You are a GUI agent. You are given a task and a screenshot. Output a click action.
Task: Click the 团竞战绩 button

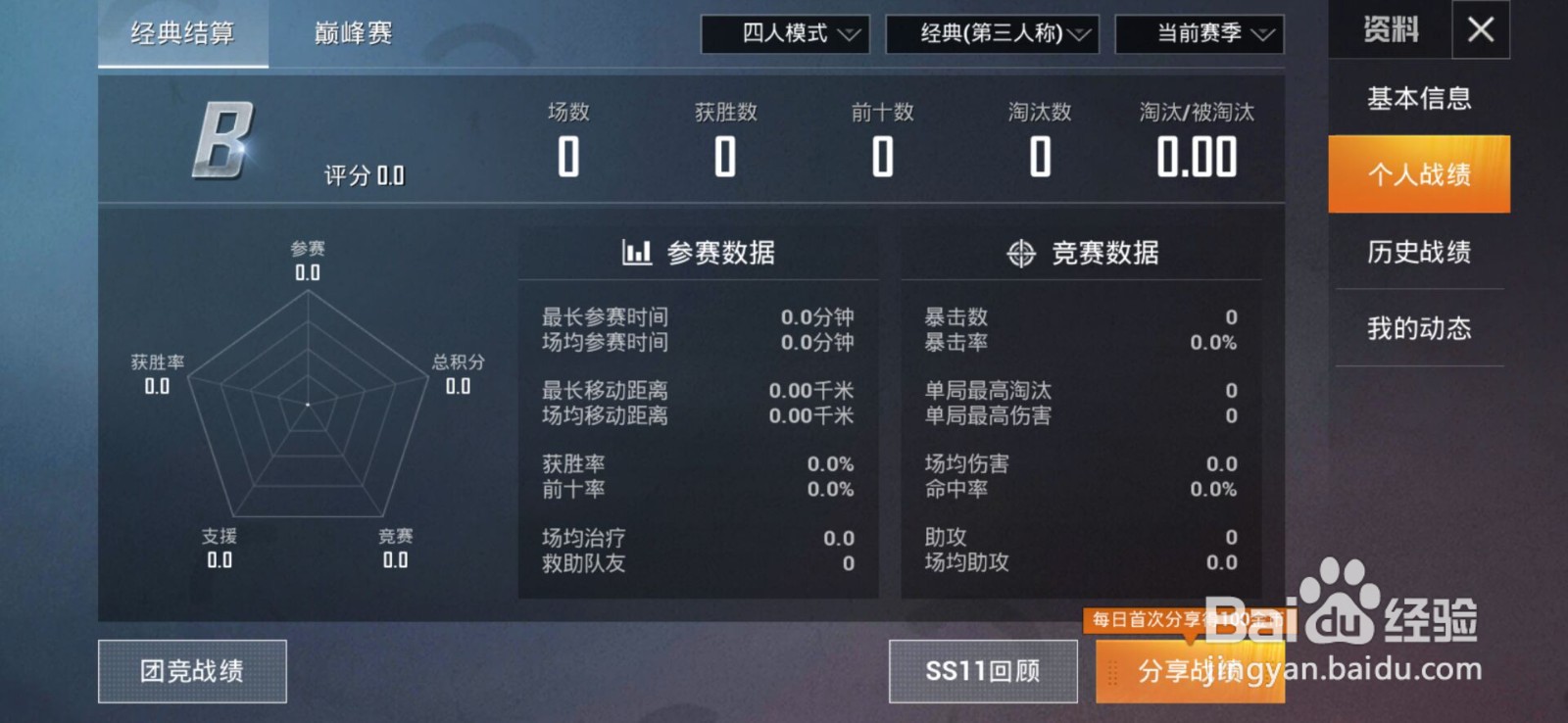(191, 670)
